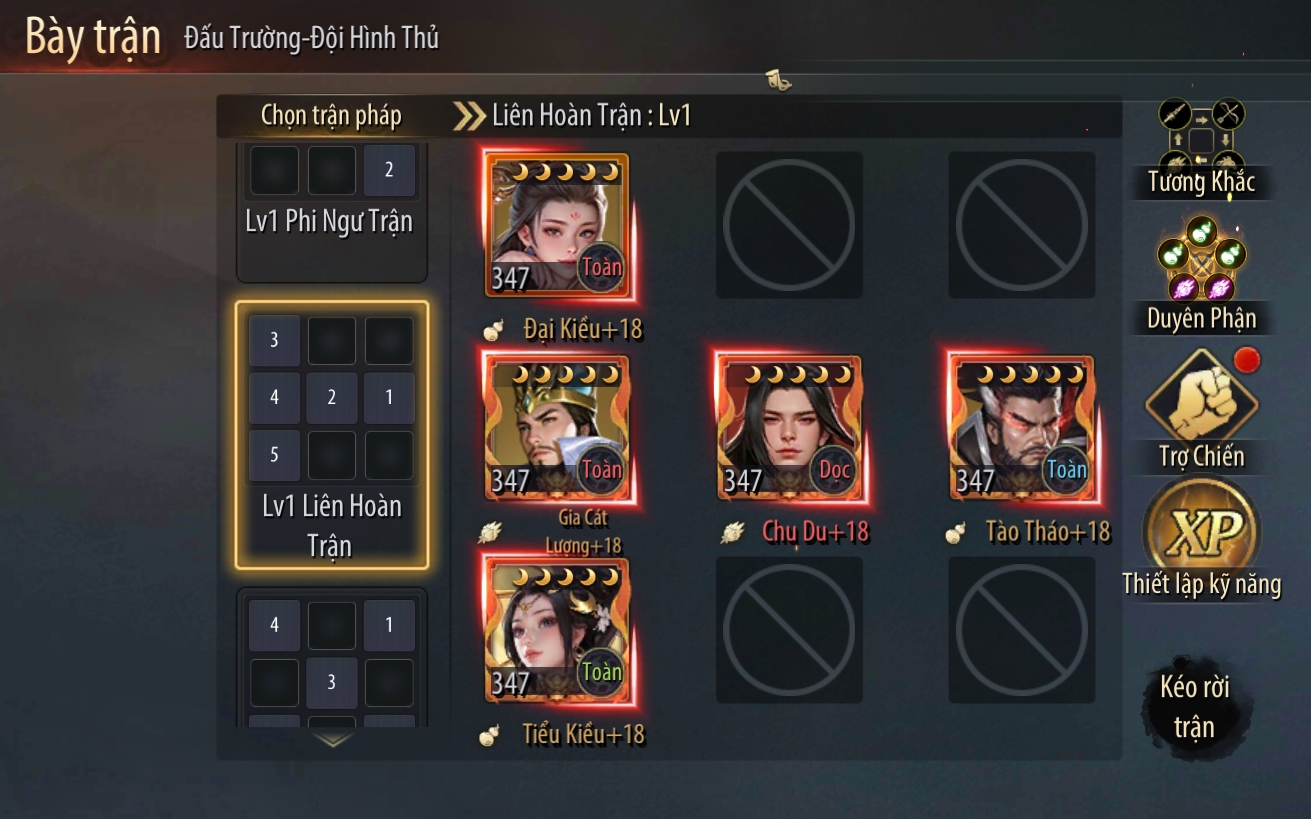
Task: Activate the Kéo rời trận button
Action: point(1194,706)
